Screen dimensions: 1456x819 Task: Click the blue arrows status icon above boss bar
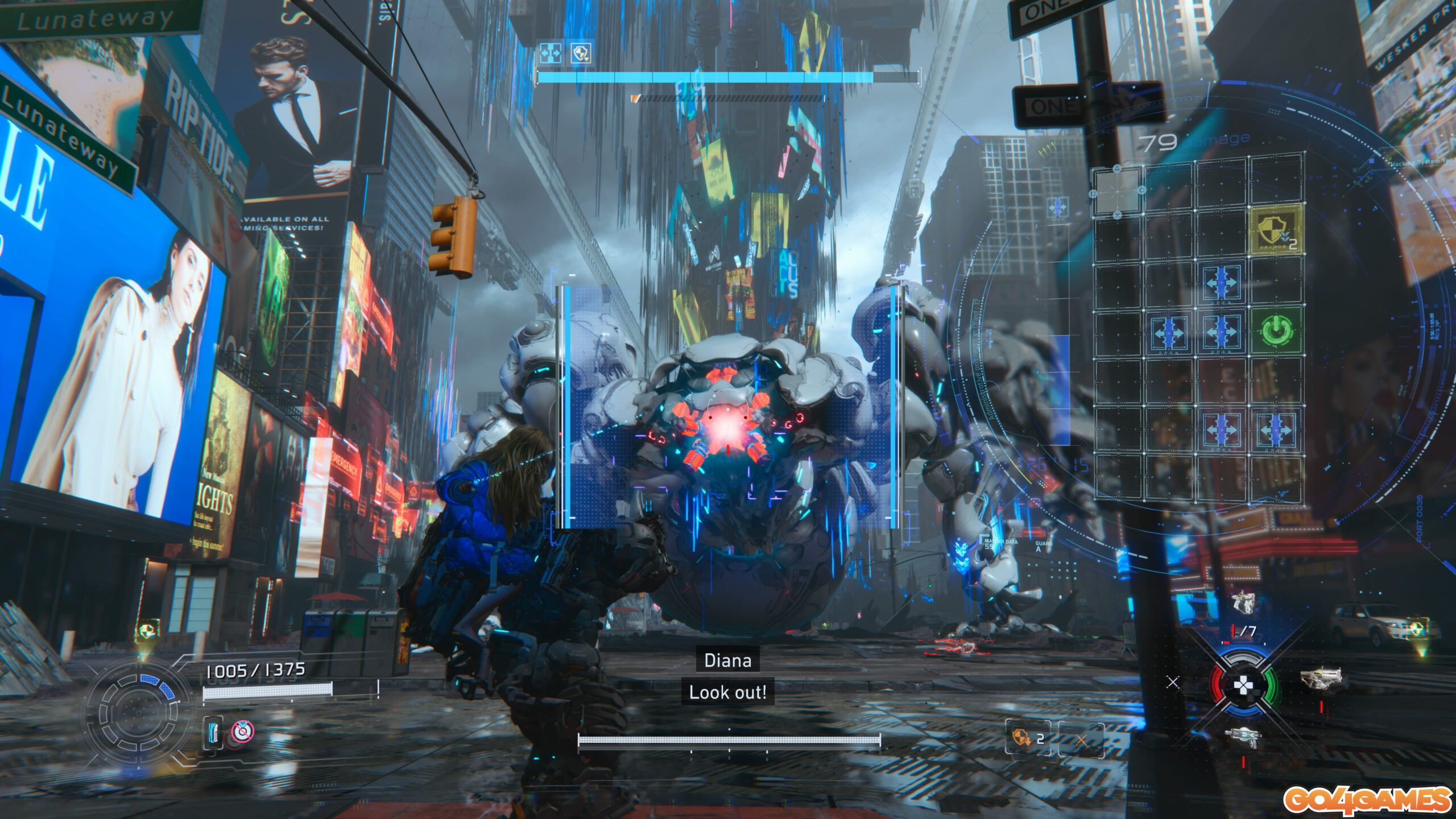(551, 53)
